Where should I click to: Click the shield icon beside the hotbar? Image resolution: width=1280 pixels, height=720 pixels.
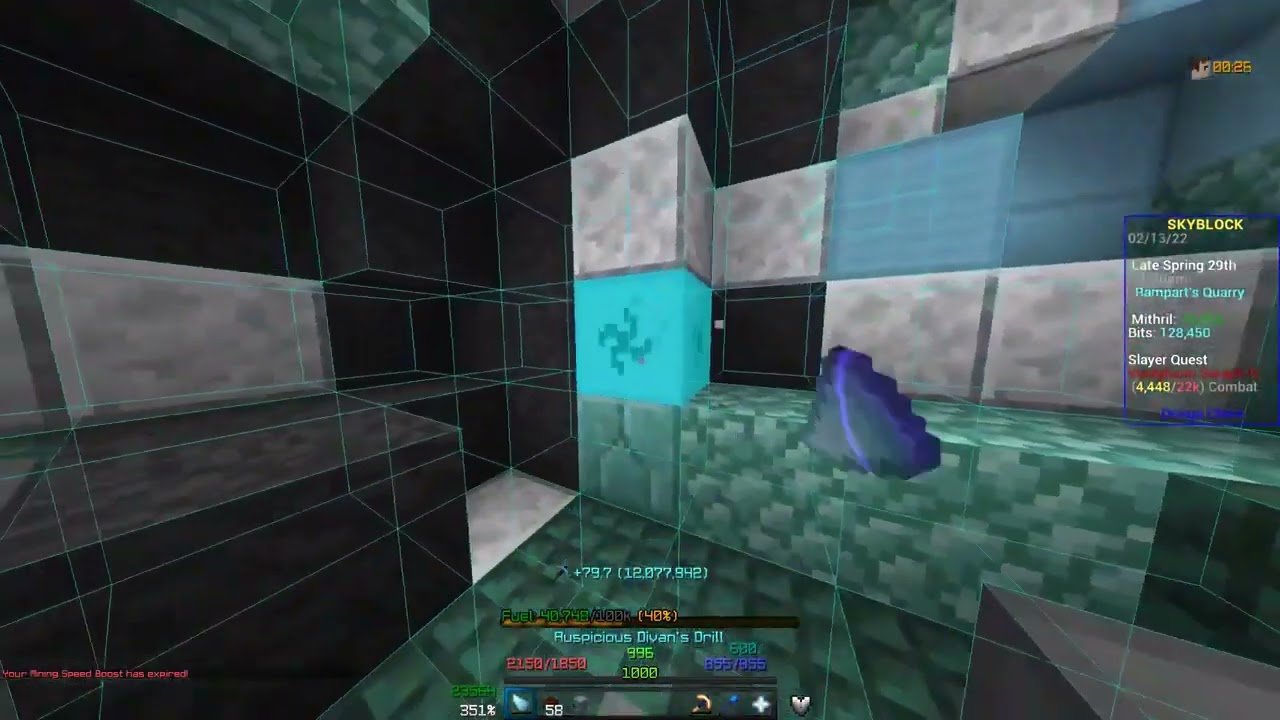798,705
